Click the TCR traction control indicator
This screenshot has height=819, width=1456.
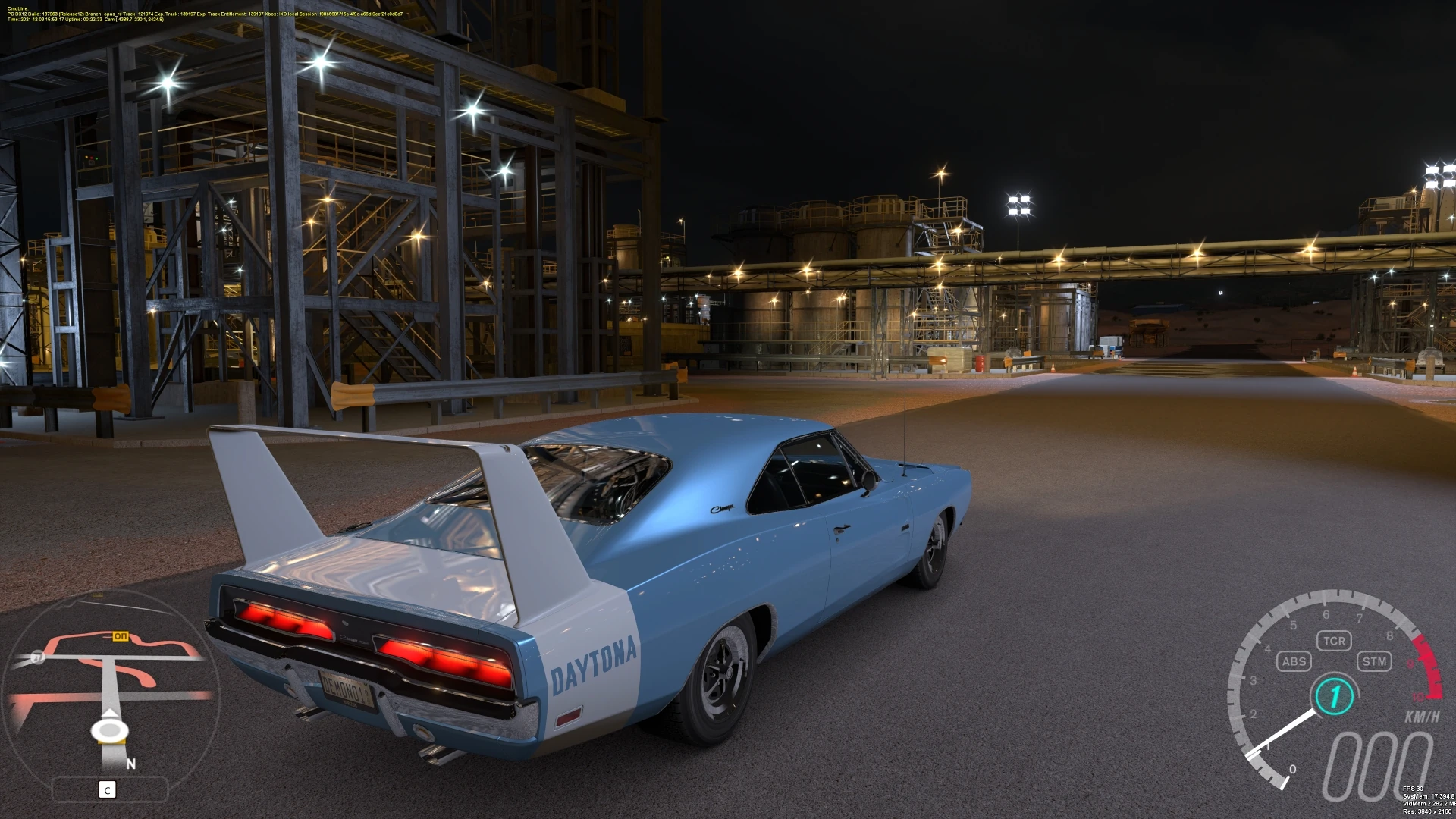pos(1334,641)
